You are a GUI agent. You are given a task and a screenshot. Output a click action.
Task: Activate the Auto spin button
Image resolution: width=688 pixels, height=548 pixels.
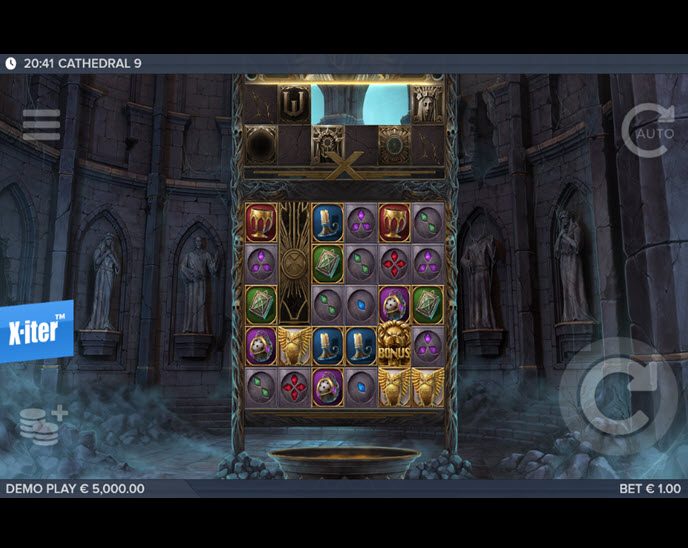(x=647, y=130)
